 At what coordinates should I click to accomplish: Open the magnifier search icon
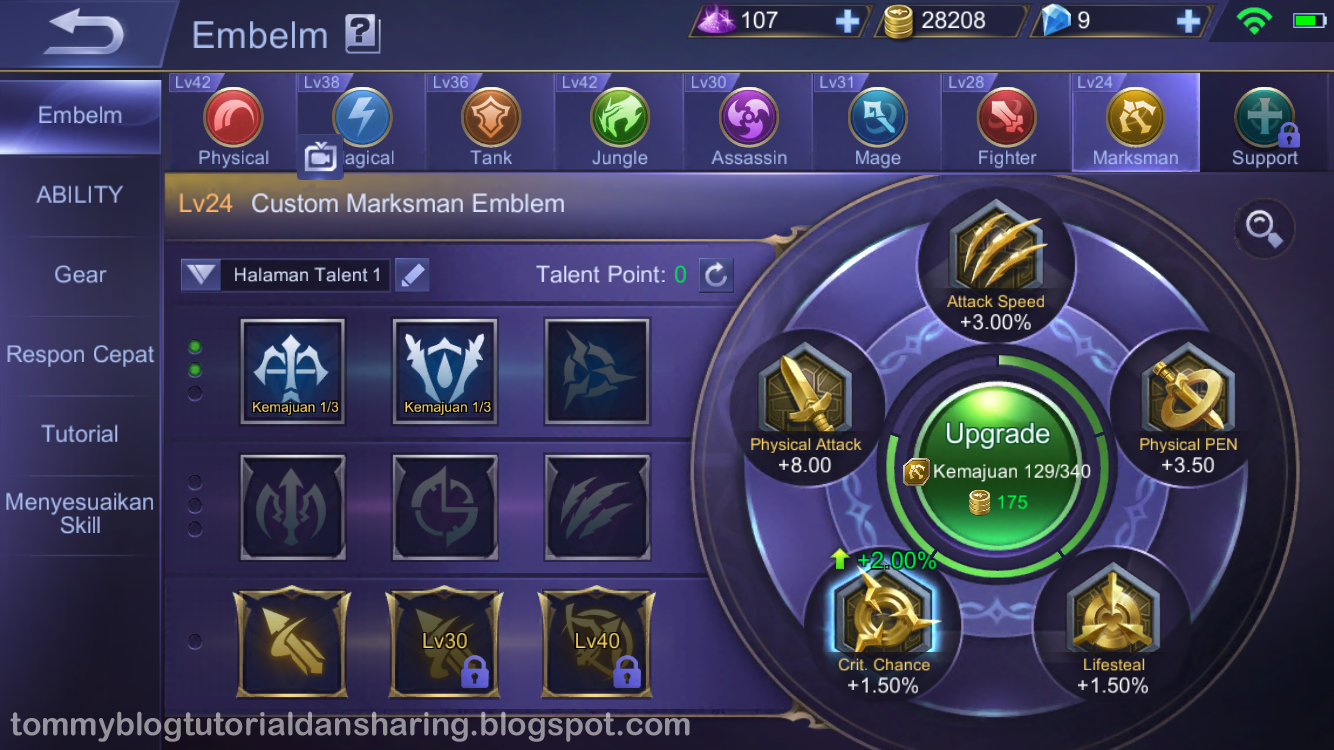point(1263,229)
